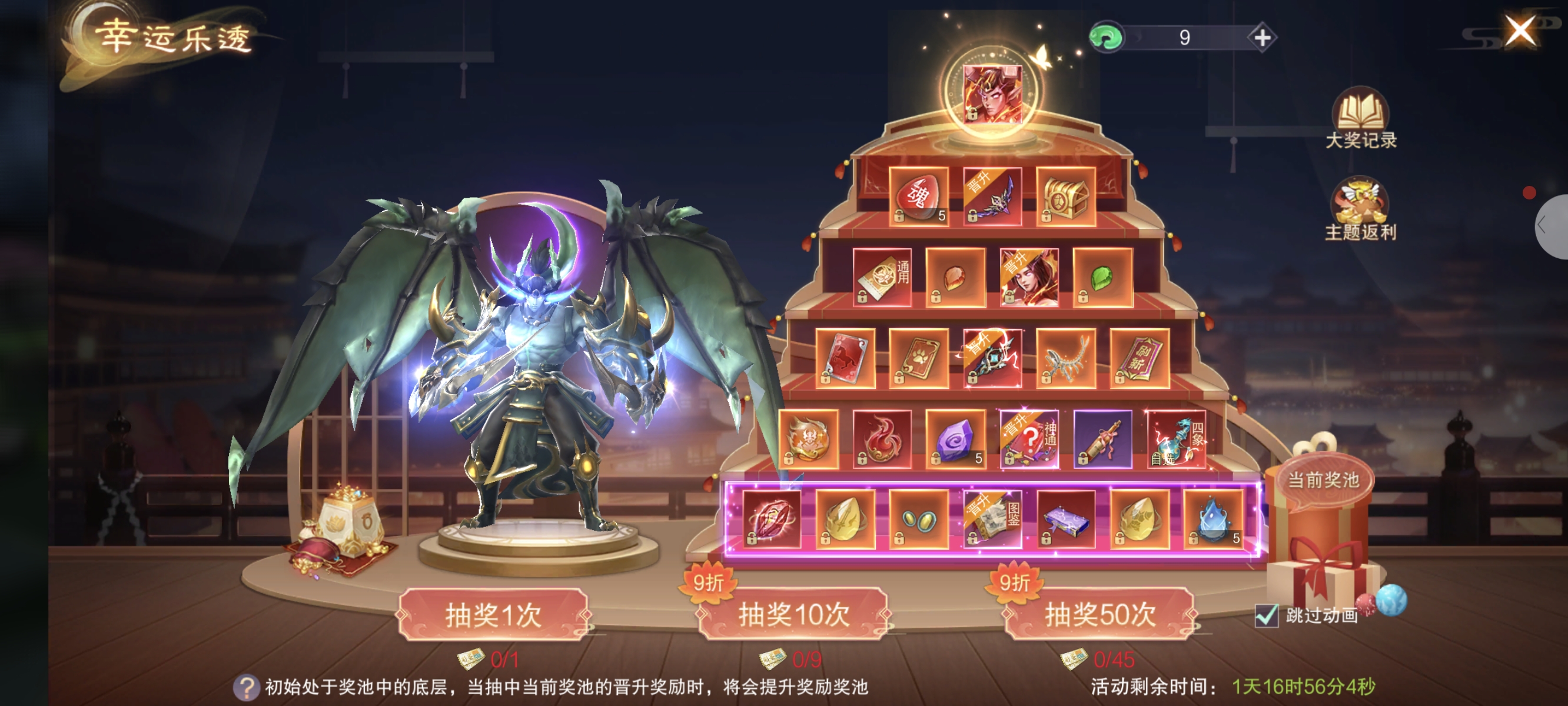This screenshot has width=1568, height=706.
Task: Open 主题返利 theme rebate
Action: point(1360,210)
